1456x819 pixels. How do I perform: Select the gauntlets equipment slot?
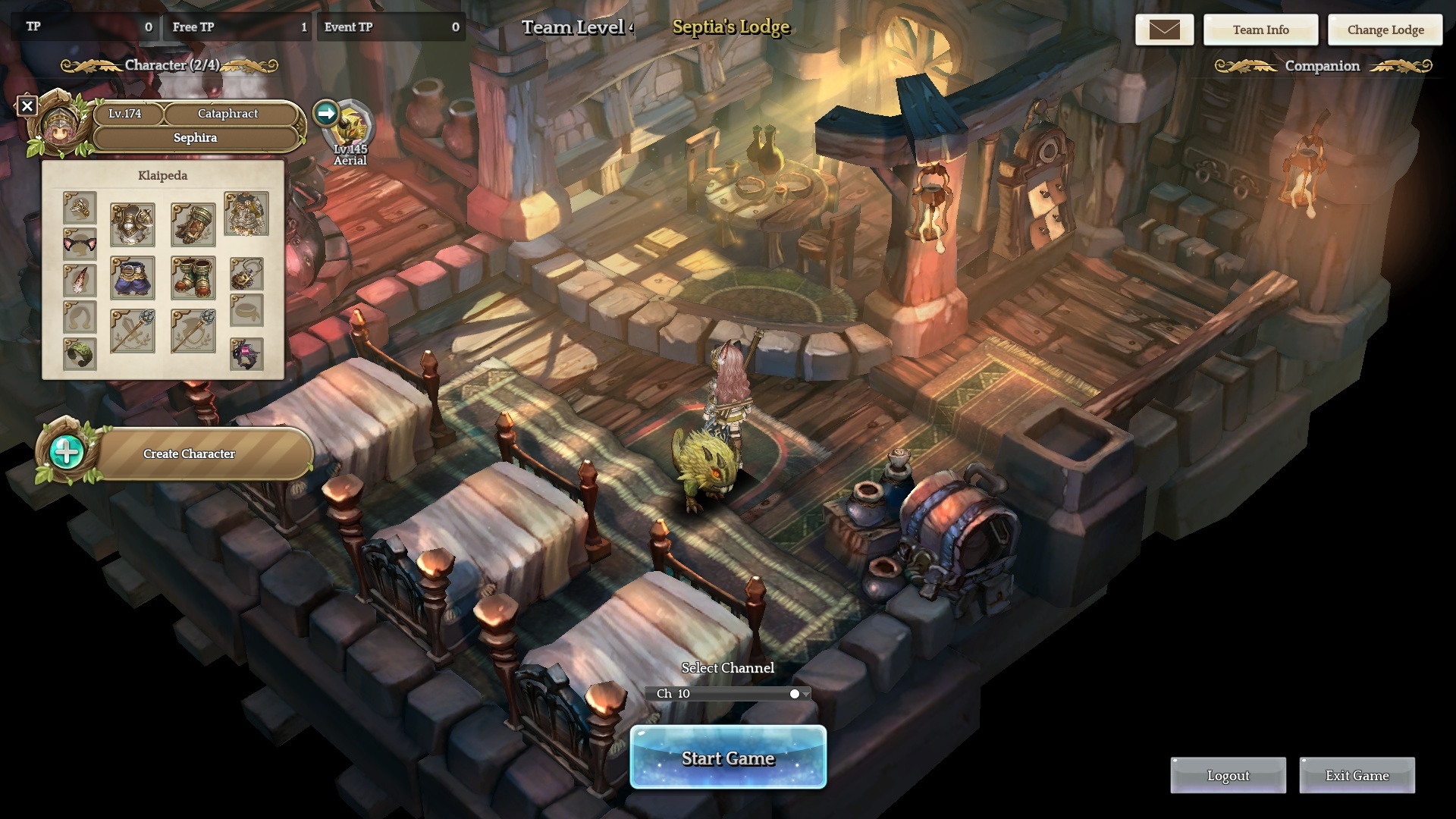pos(193,224)
